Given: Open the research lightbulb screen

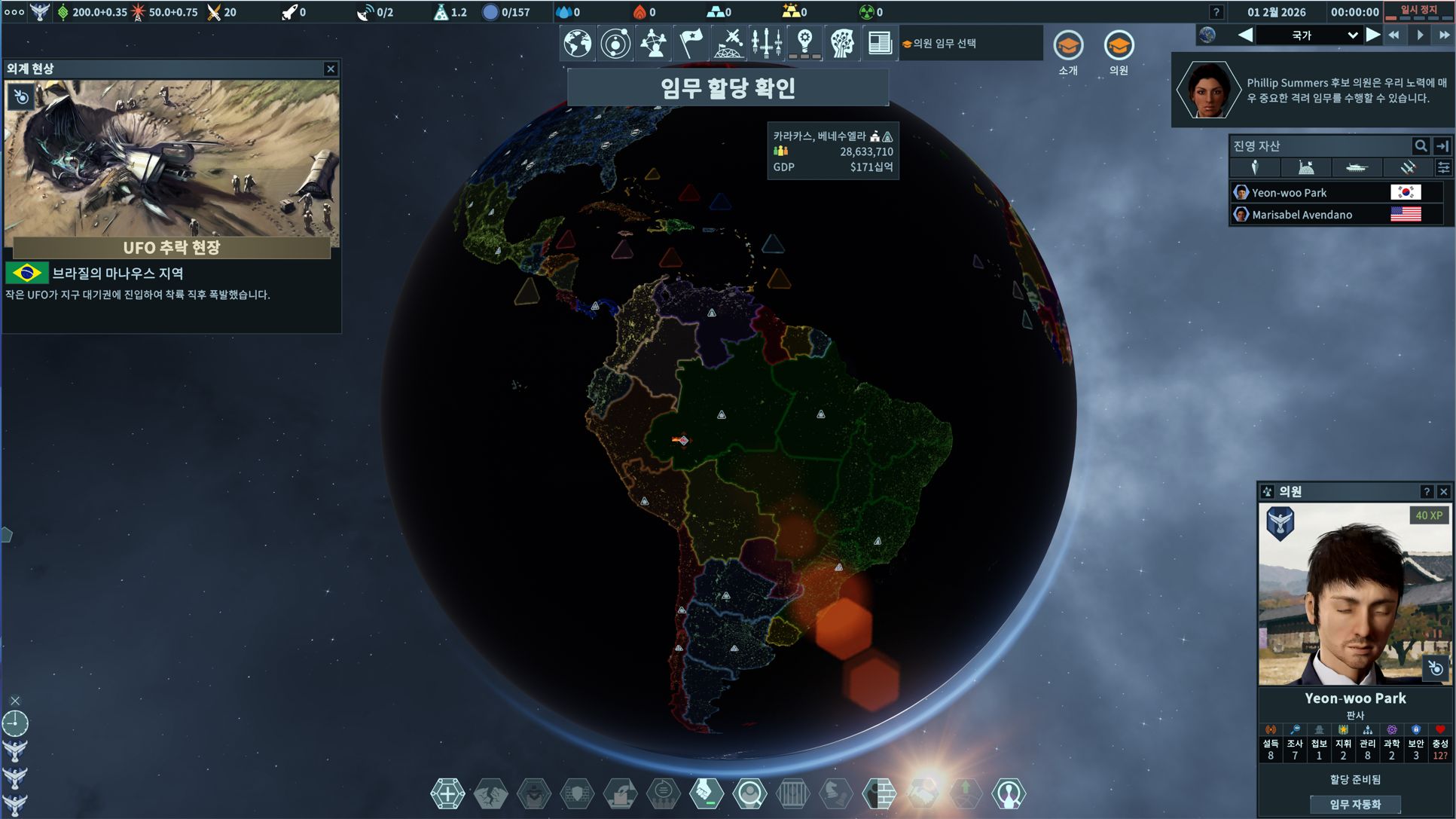Looking at the screenshot, I should point(804,44).
